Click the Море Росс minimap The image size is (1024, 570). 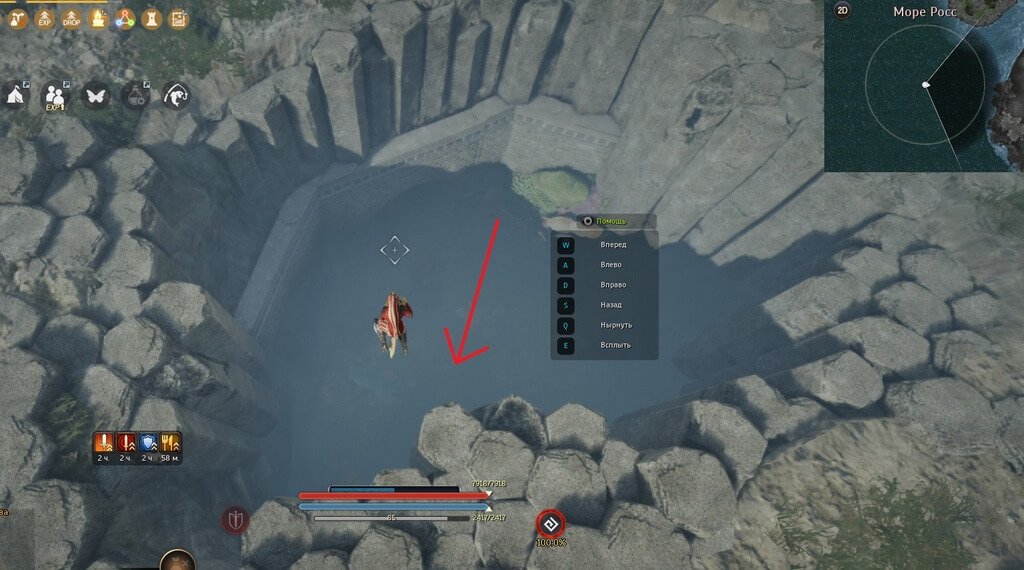coord(924,90)
